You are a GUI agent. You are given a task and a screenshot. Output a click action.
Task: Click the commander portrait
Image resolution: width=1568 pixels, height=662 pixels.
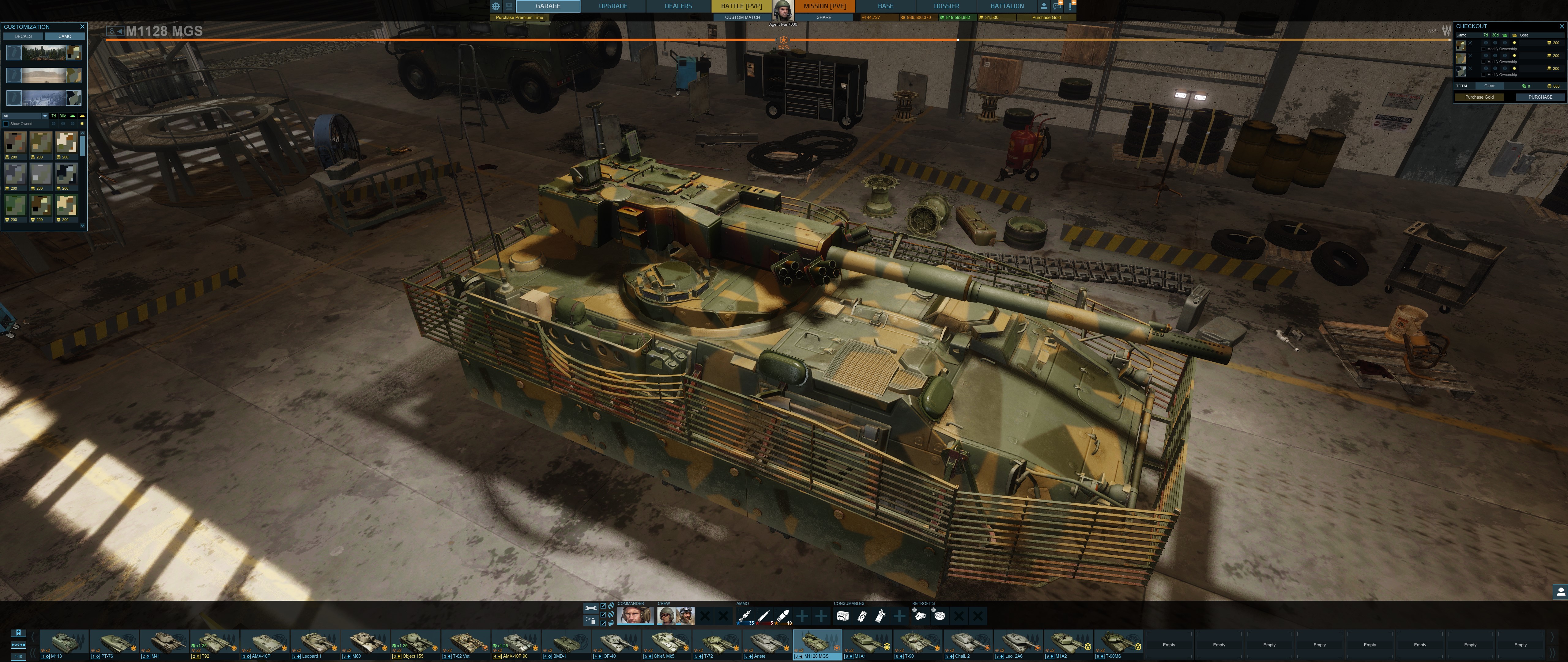pos(635,616)
